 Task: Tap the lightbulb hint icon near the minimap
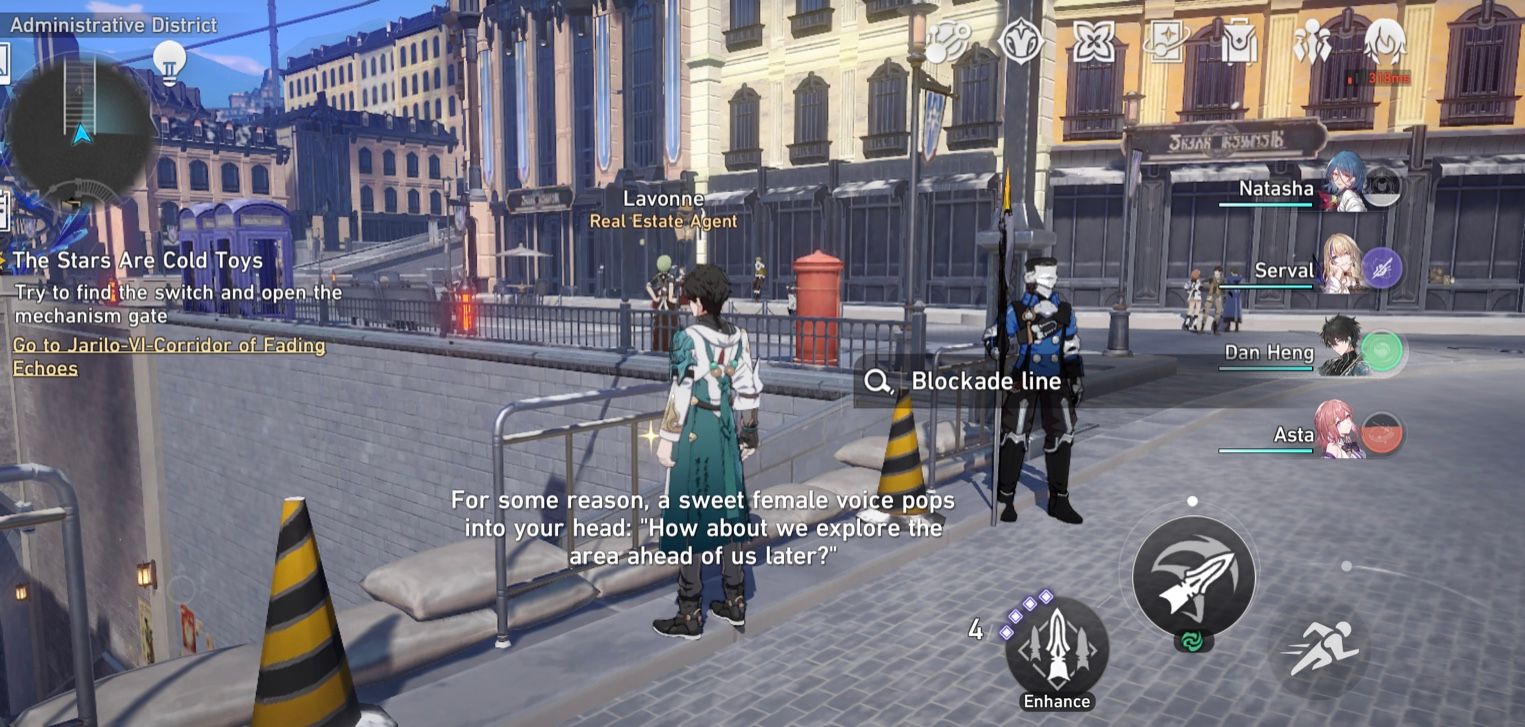pos(170,62)
